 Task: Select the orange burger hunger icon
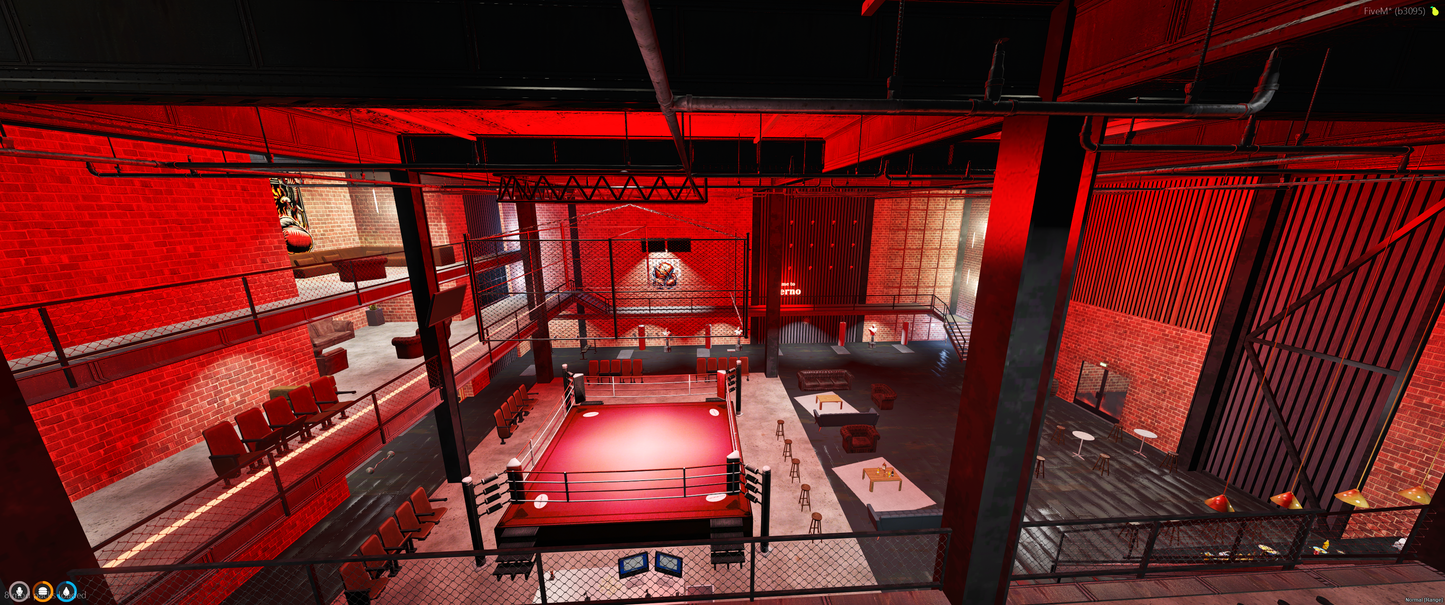click(x=43, y=592)
